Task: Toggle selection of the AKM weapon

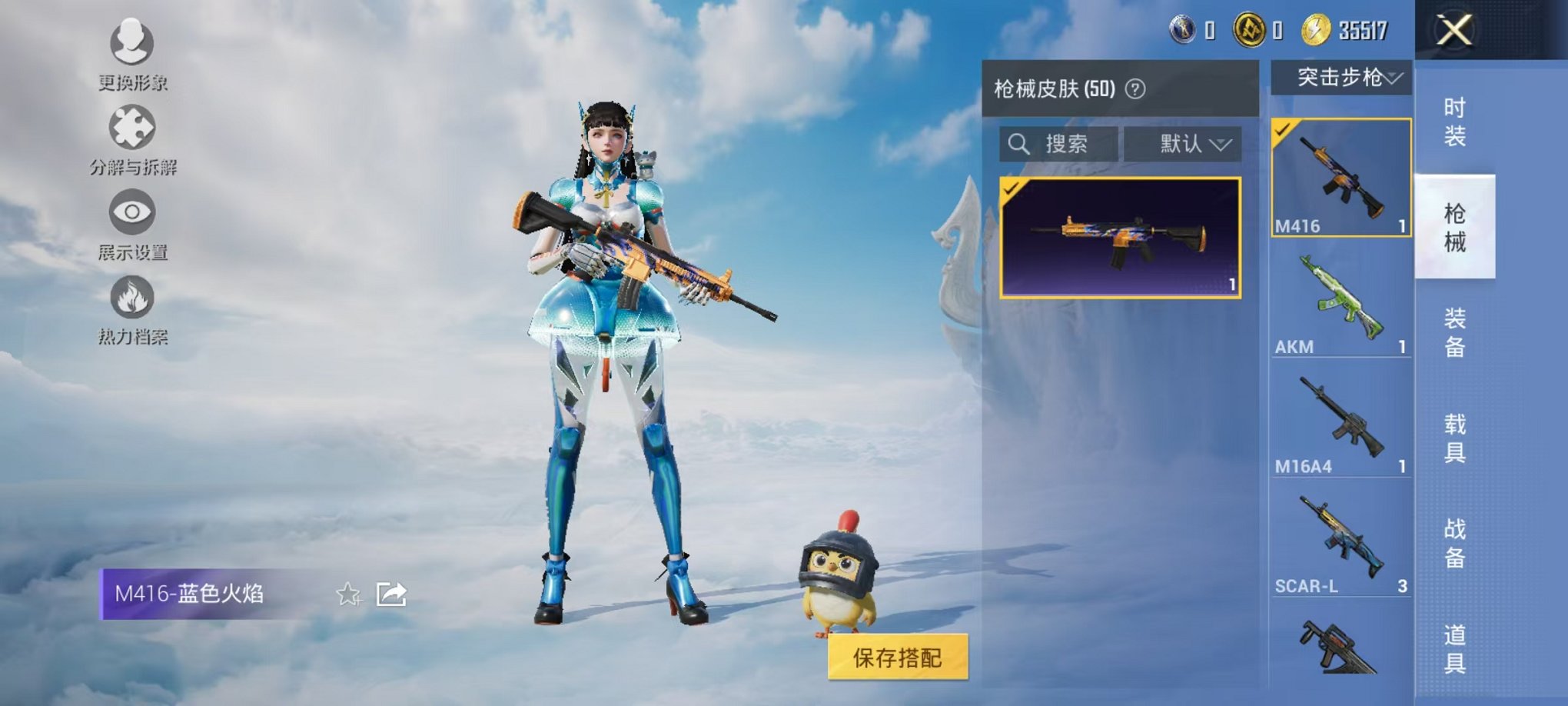Action: pos(1341,308)
